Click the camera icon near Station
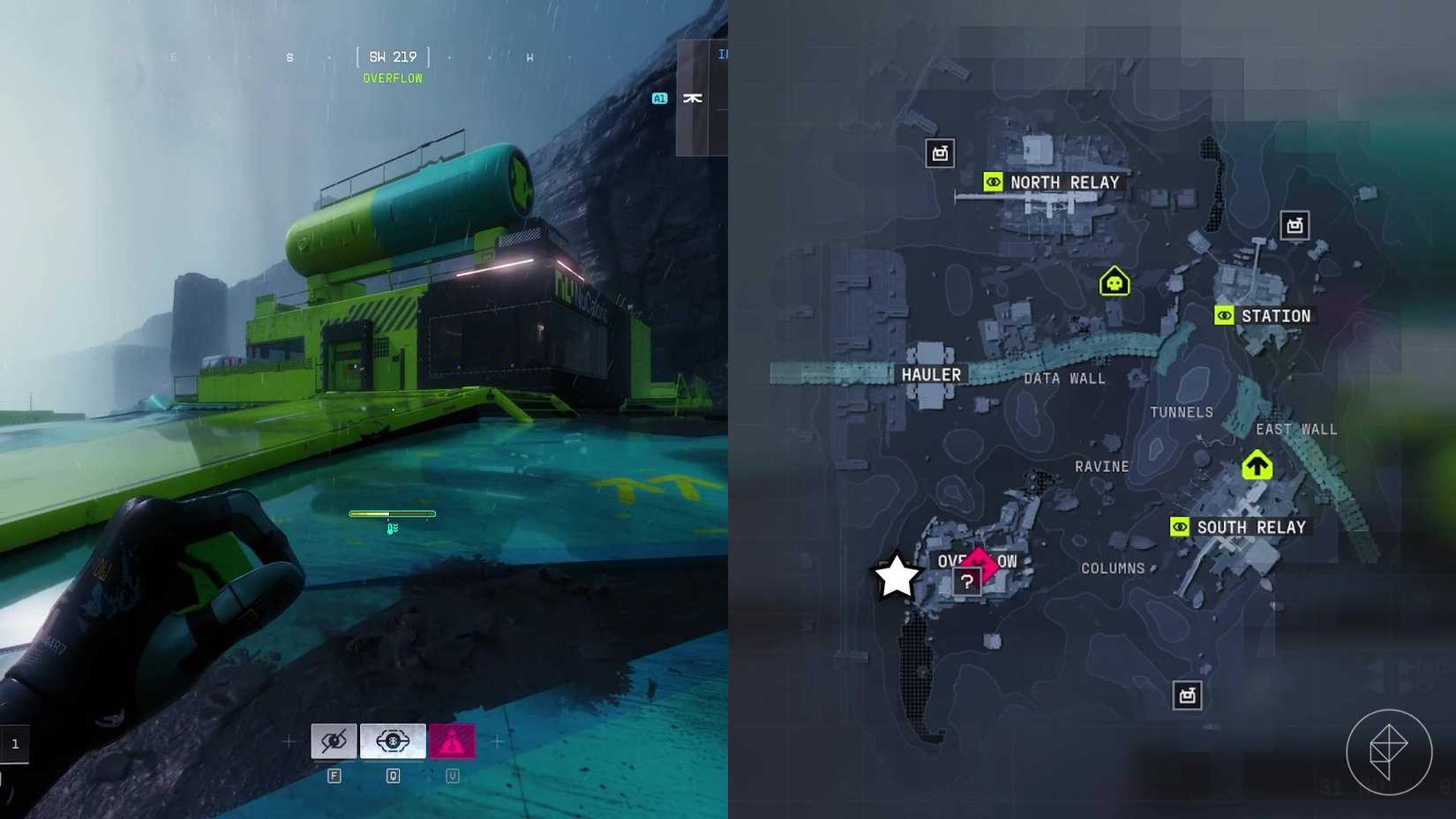Image resolution: width=1456 pixels, height=819 pixels. 1294,225
